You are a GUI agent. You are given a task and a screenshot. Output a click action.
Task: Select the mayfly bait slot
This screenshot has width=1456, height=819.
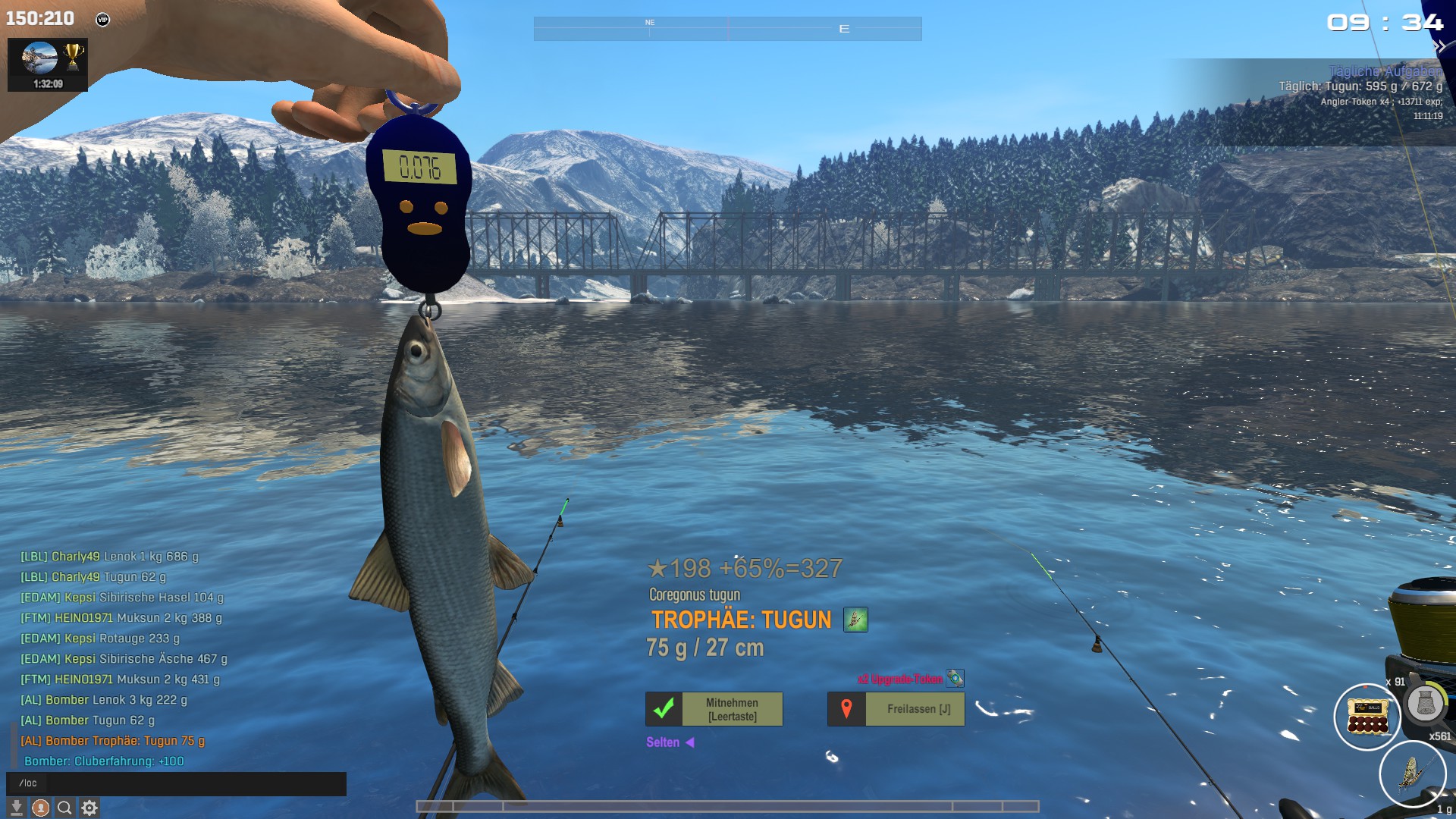1411,774
